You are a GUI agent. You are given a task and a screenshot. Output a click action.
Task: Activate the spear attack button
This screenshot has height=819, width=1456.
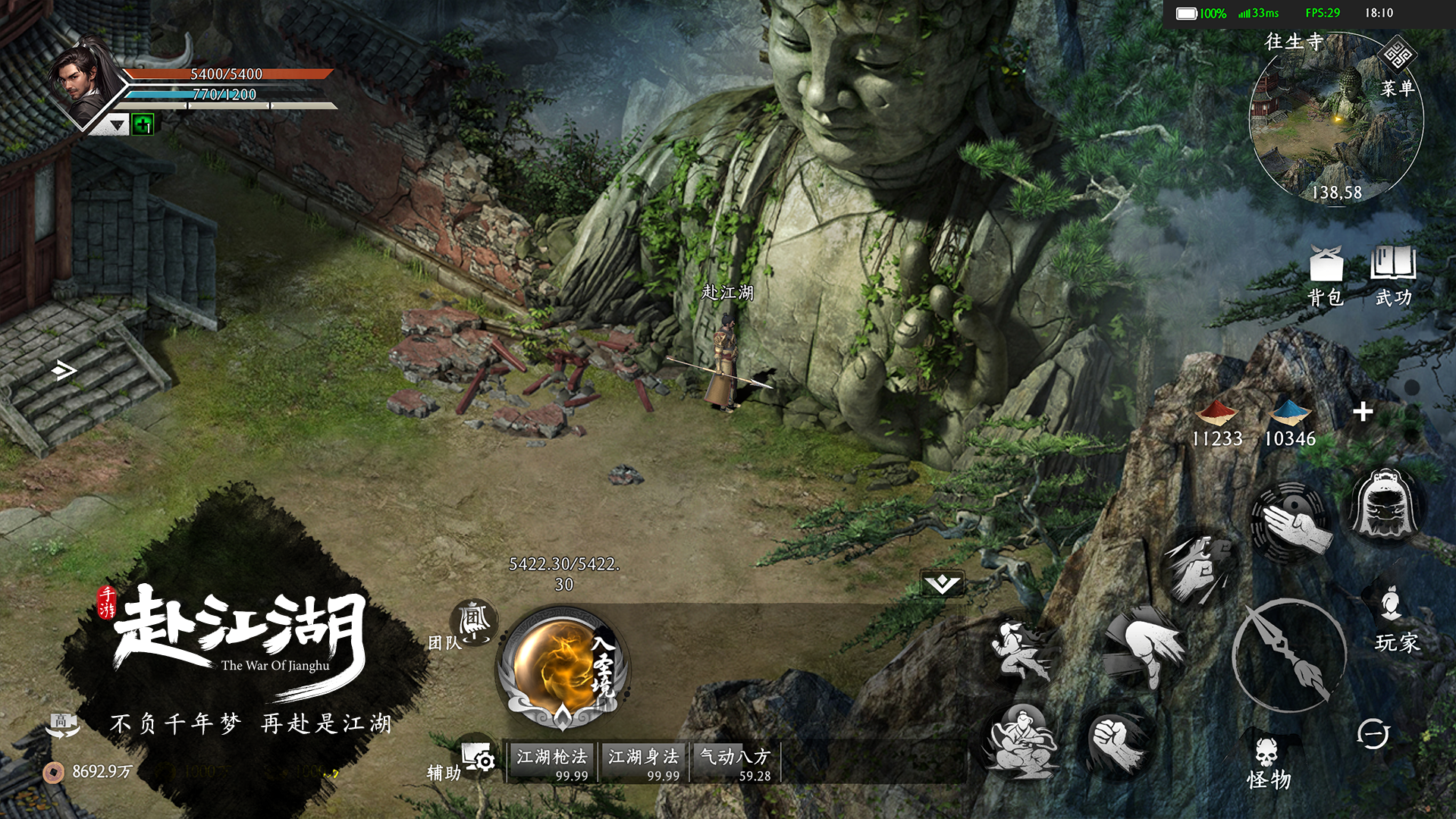(x=1288, y=654)
